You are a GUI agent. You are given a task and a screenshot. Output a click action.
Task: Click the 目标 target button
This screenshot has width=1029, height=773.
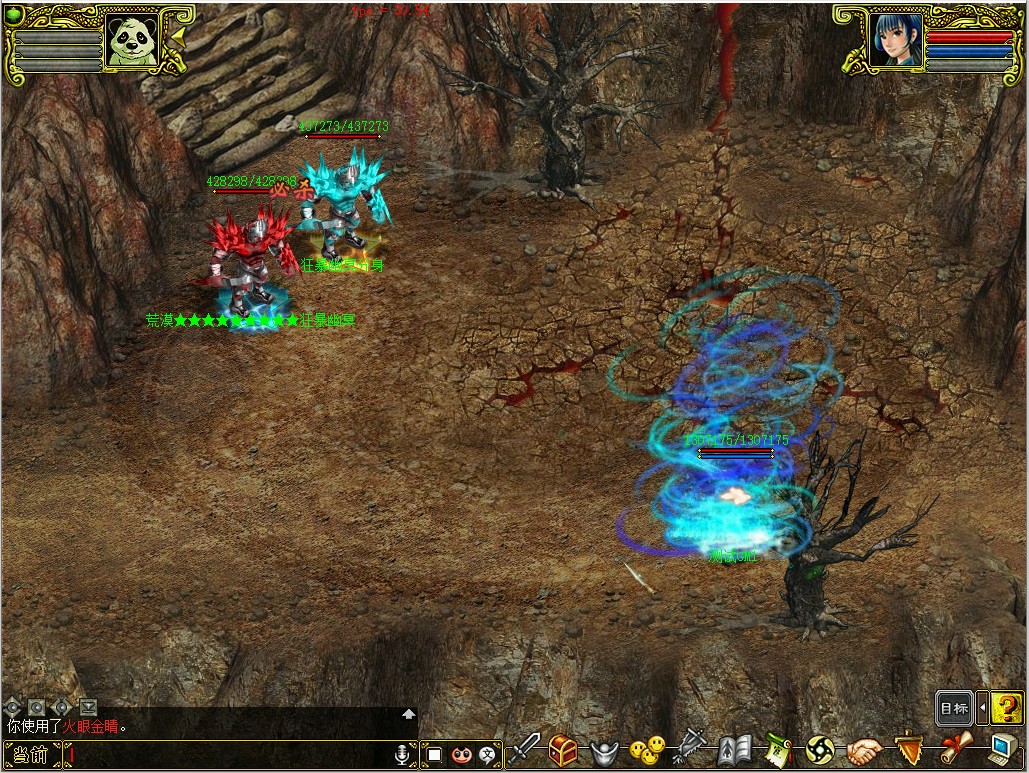(x=954, y=708)
